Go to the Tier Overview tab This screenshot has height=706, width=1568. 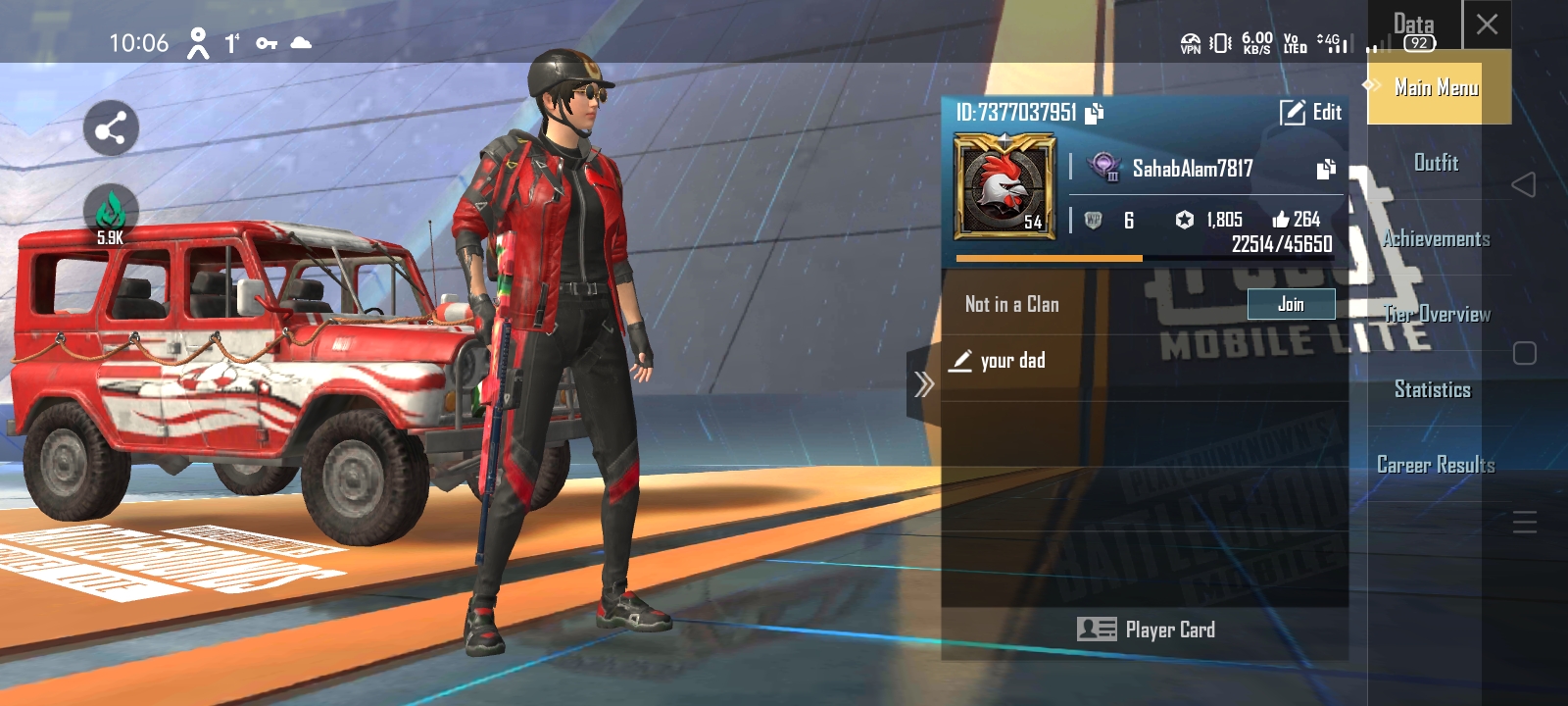click(x=1436, y=314)
